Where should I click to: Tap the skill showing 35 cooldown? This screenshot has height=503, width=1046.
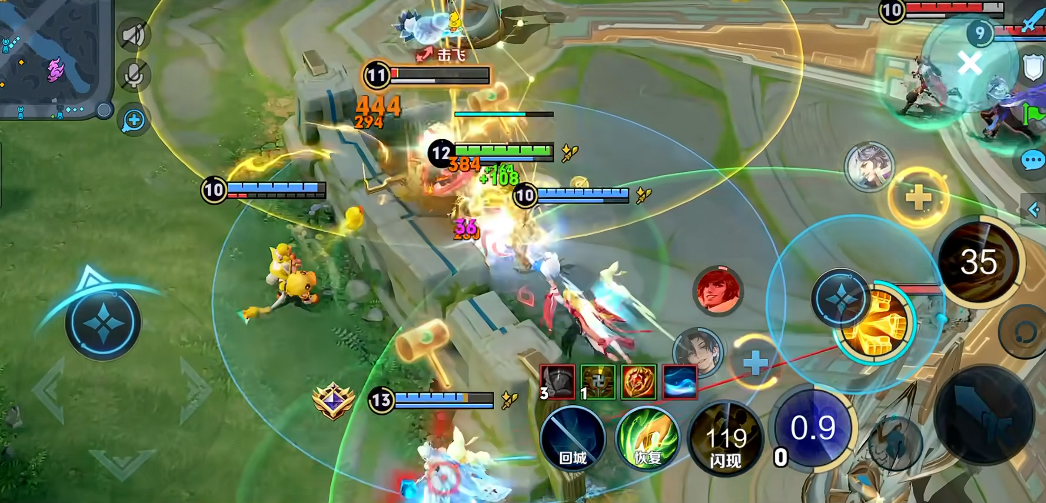pos(978,263)
